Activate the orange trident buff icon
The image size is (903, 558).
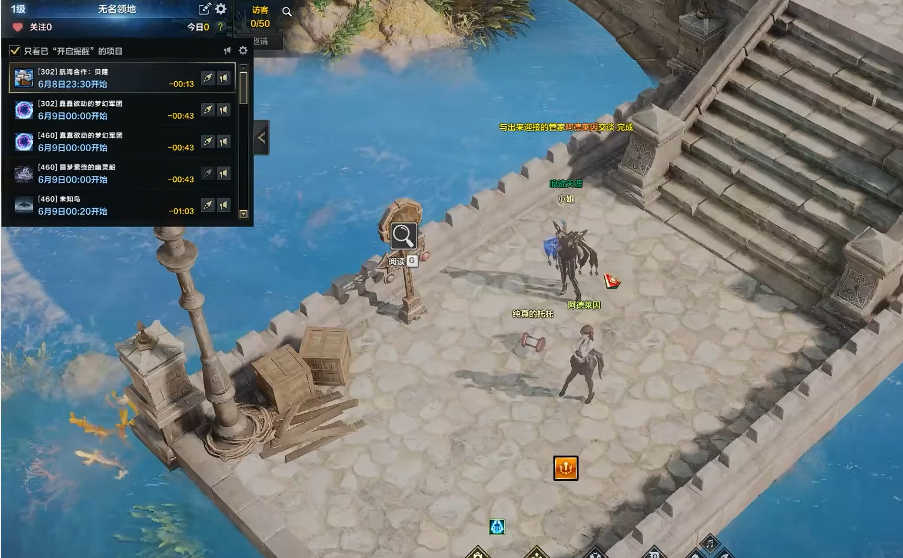pos(566,467)
